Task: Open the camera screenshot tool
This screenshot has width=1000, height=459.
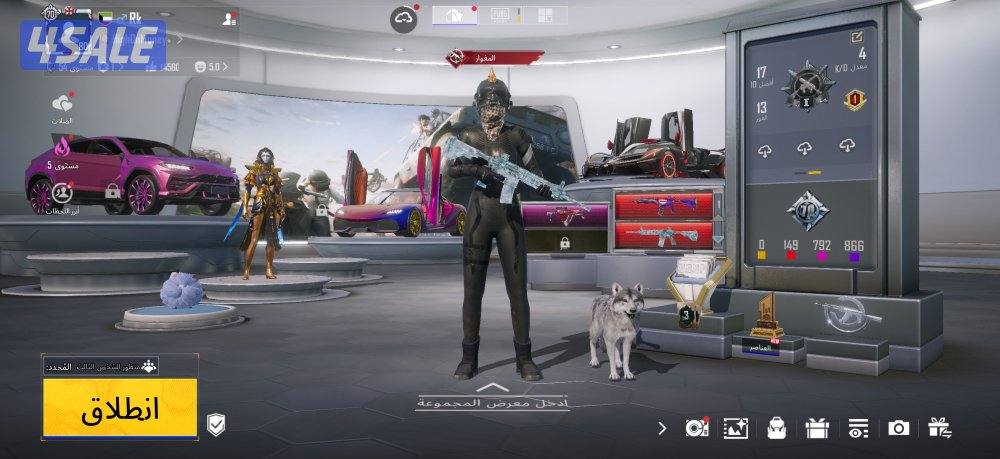Action: click(x=898, y=428)
